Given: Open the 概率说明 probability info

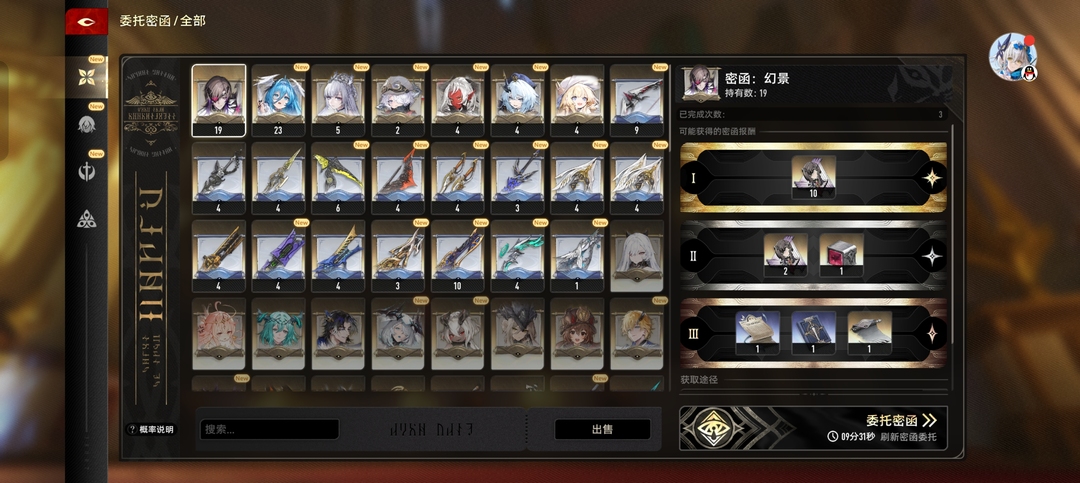Looking at the screenshot, I should click(150, 430).
